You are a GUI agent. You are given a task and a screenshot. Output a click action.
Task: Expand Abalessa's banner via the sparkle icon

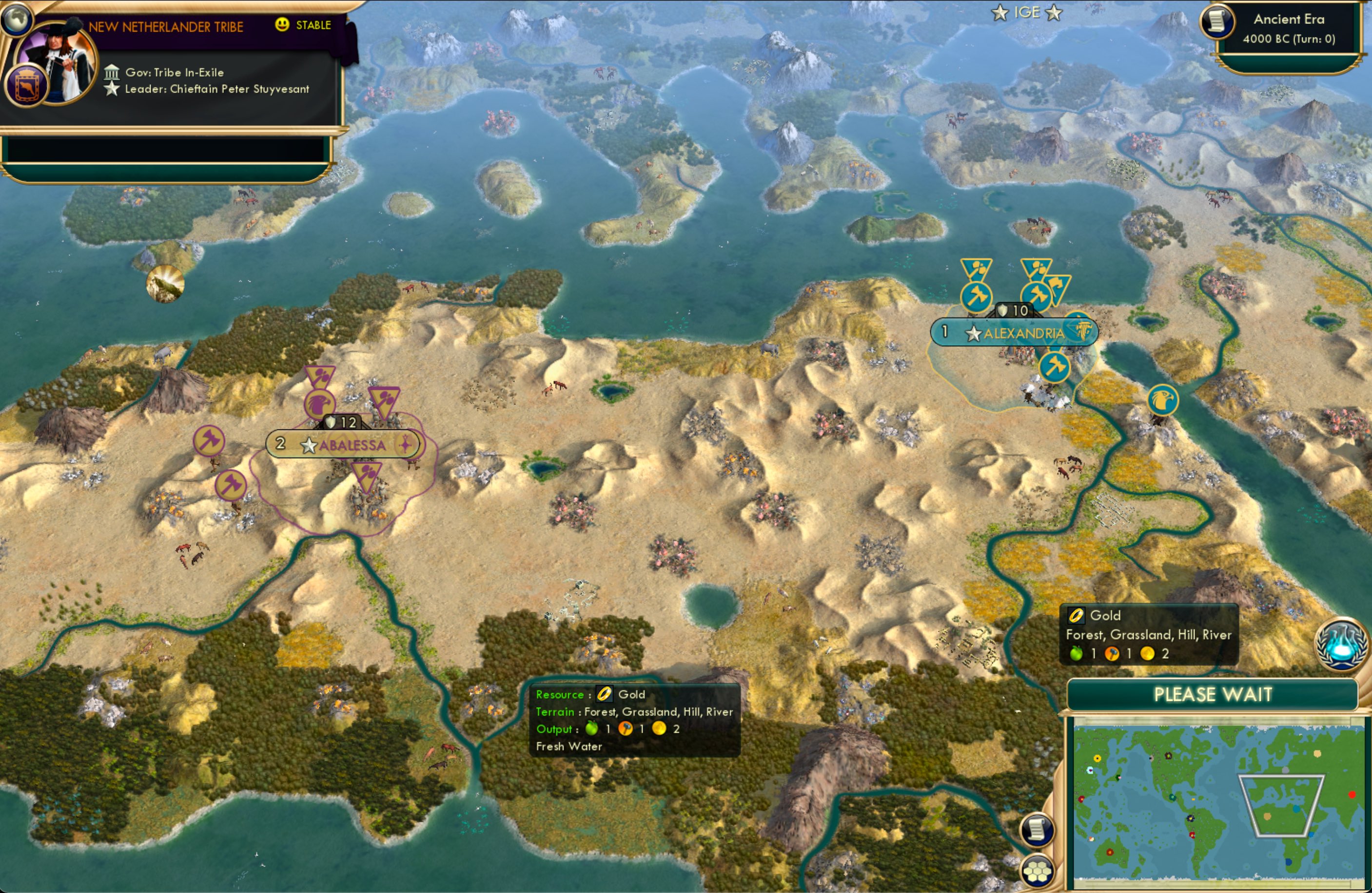pyautogui.click(x=405, y=444)
